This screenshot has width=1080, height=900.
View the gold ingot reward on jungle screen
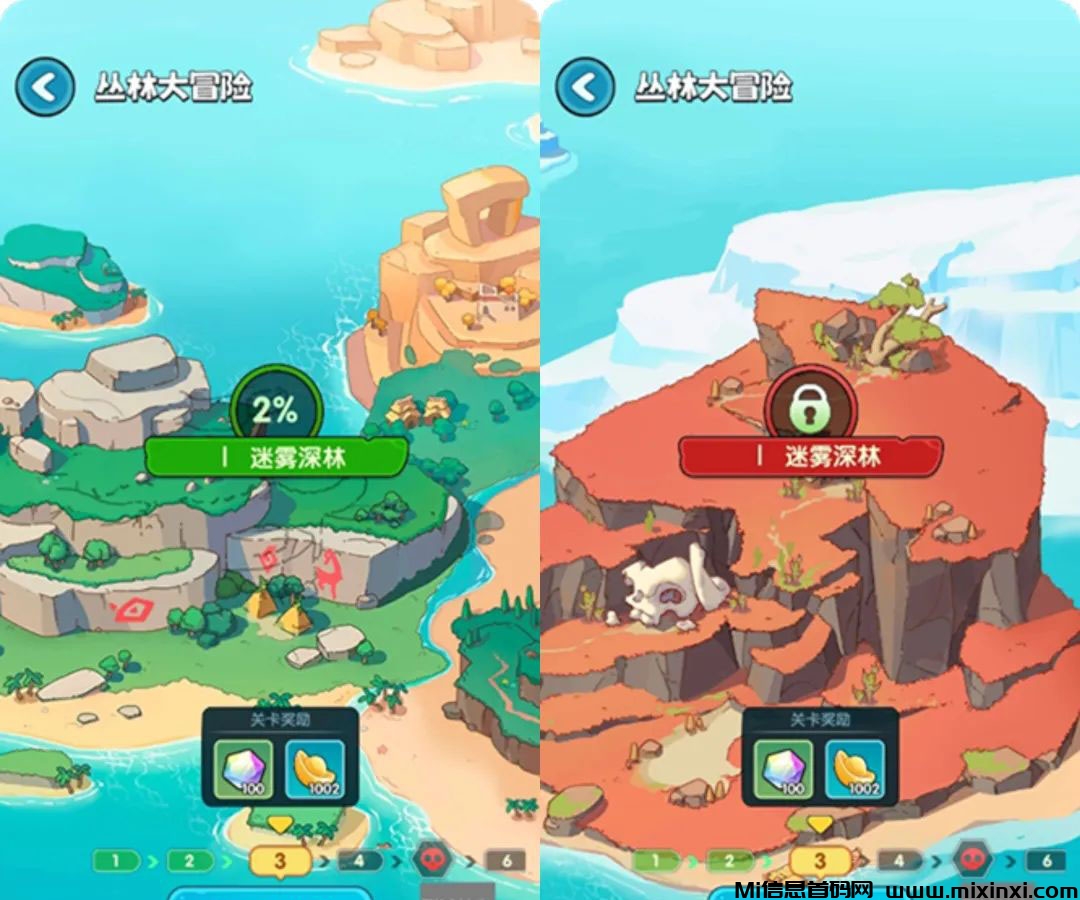(314, 769)
